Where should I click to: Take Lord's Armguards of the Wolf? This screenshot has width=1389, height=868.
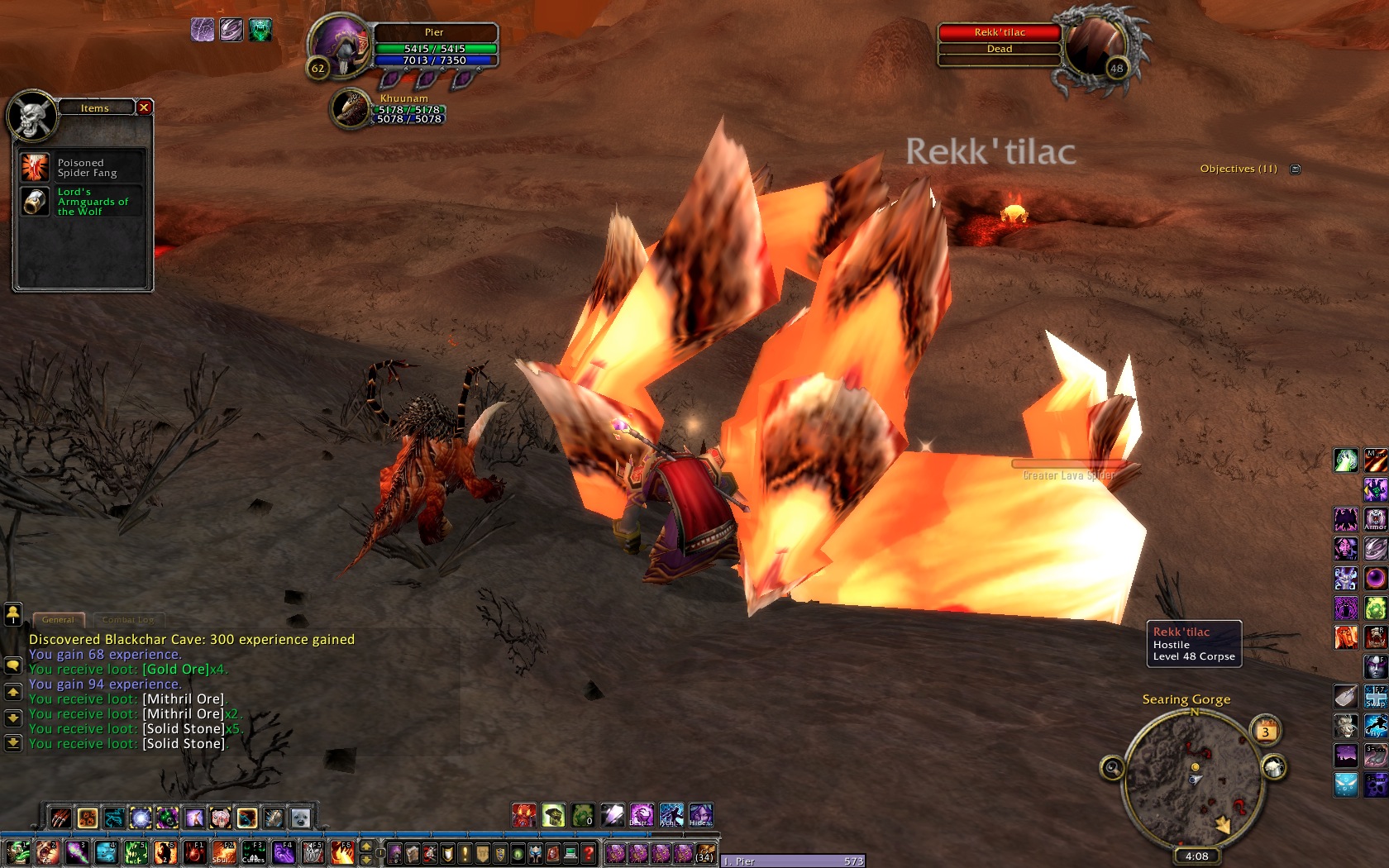point(36,202)
